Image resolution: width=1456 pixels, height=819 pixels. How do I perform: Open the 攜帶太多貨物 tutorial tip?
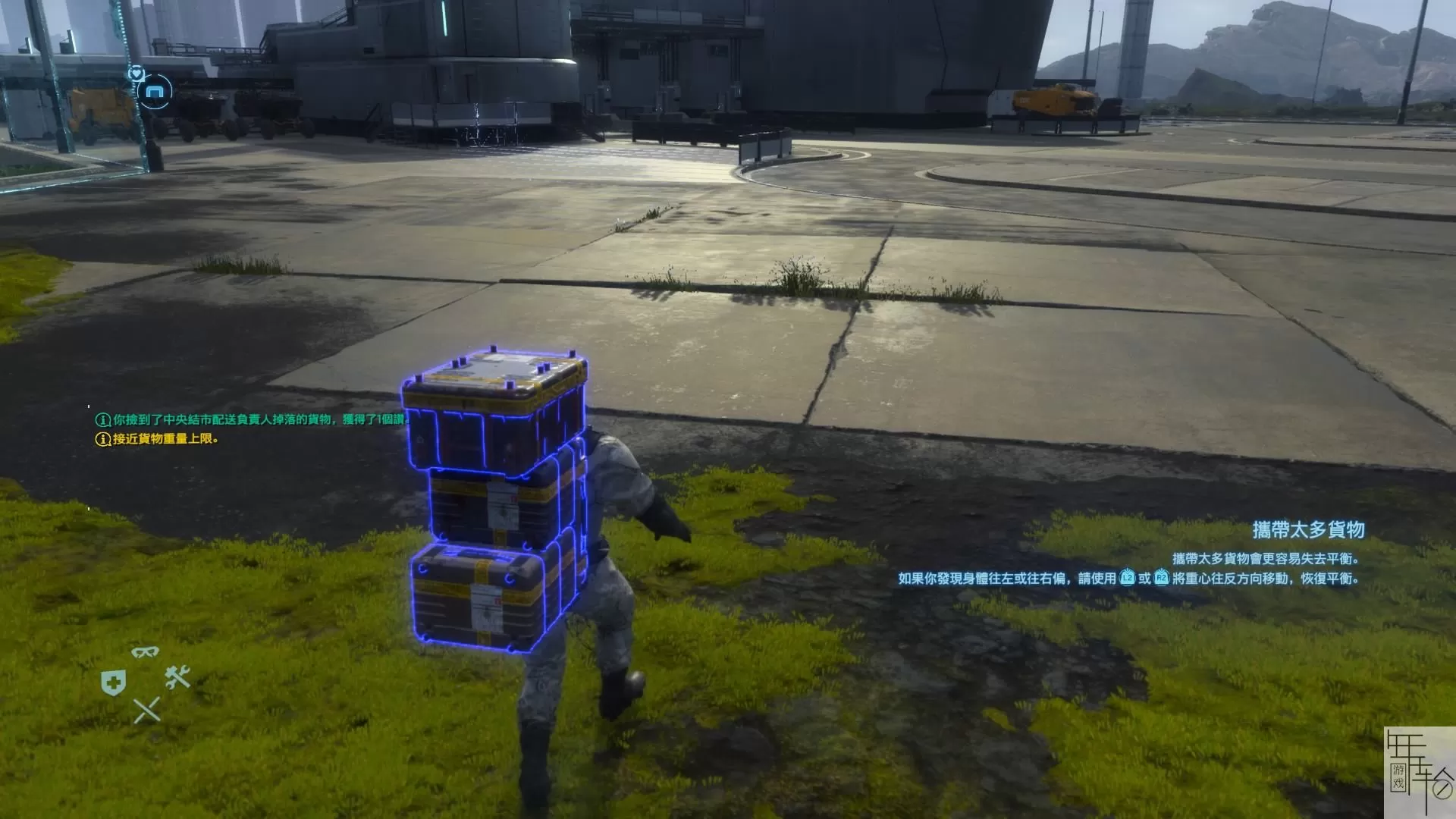[1308, 529]
